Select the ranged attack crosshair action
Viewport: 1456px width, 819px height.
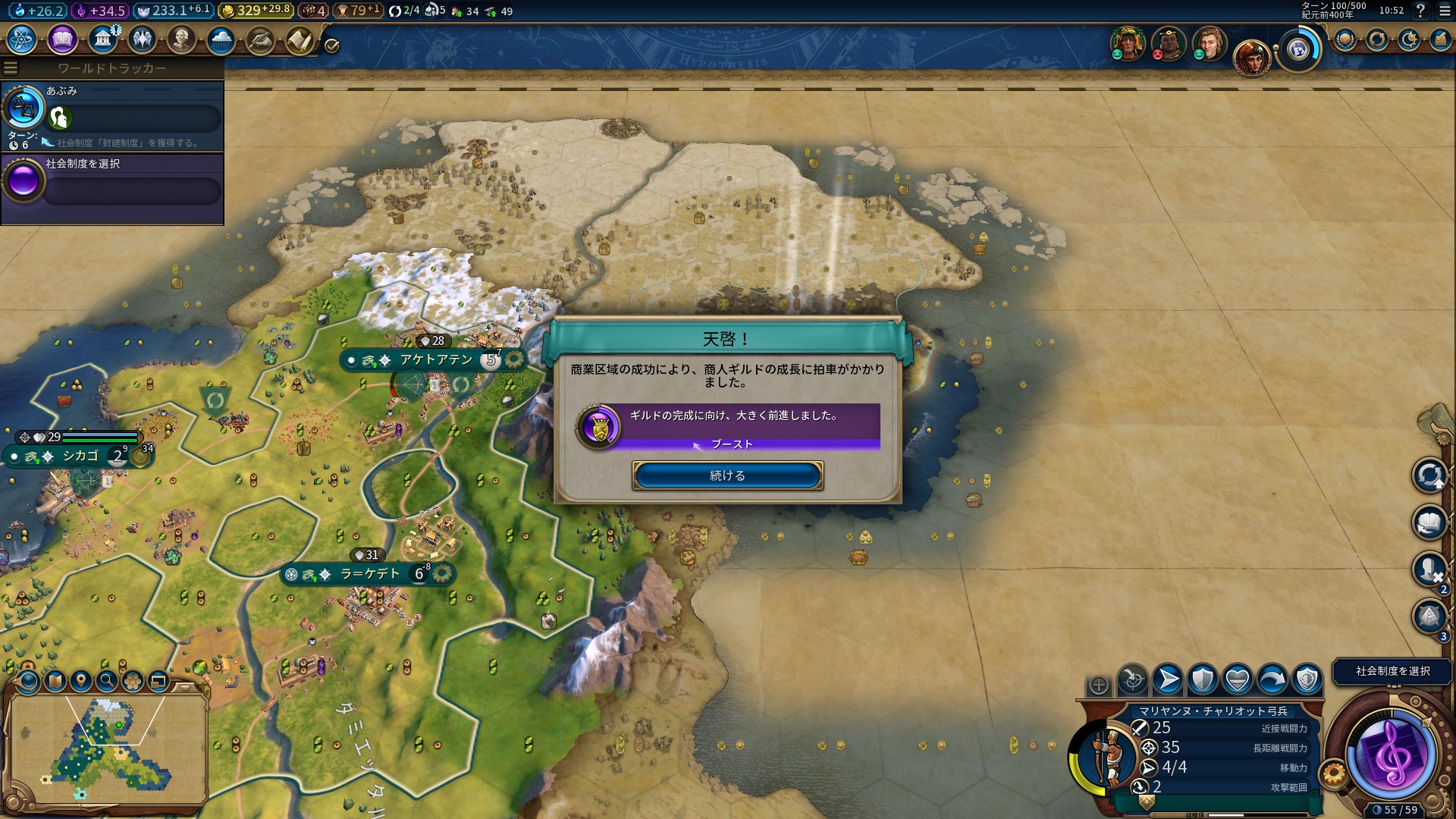(x=1133, y=679)
